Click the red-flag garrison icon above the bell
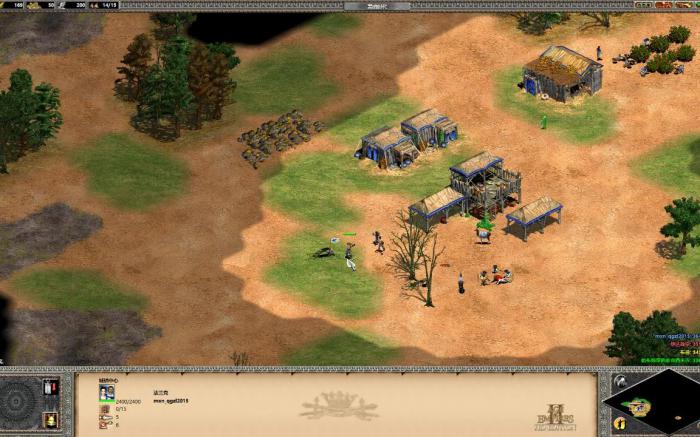The height and width of the screenshot is (437, 700). tap(51, 387)
